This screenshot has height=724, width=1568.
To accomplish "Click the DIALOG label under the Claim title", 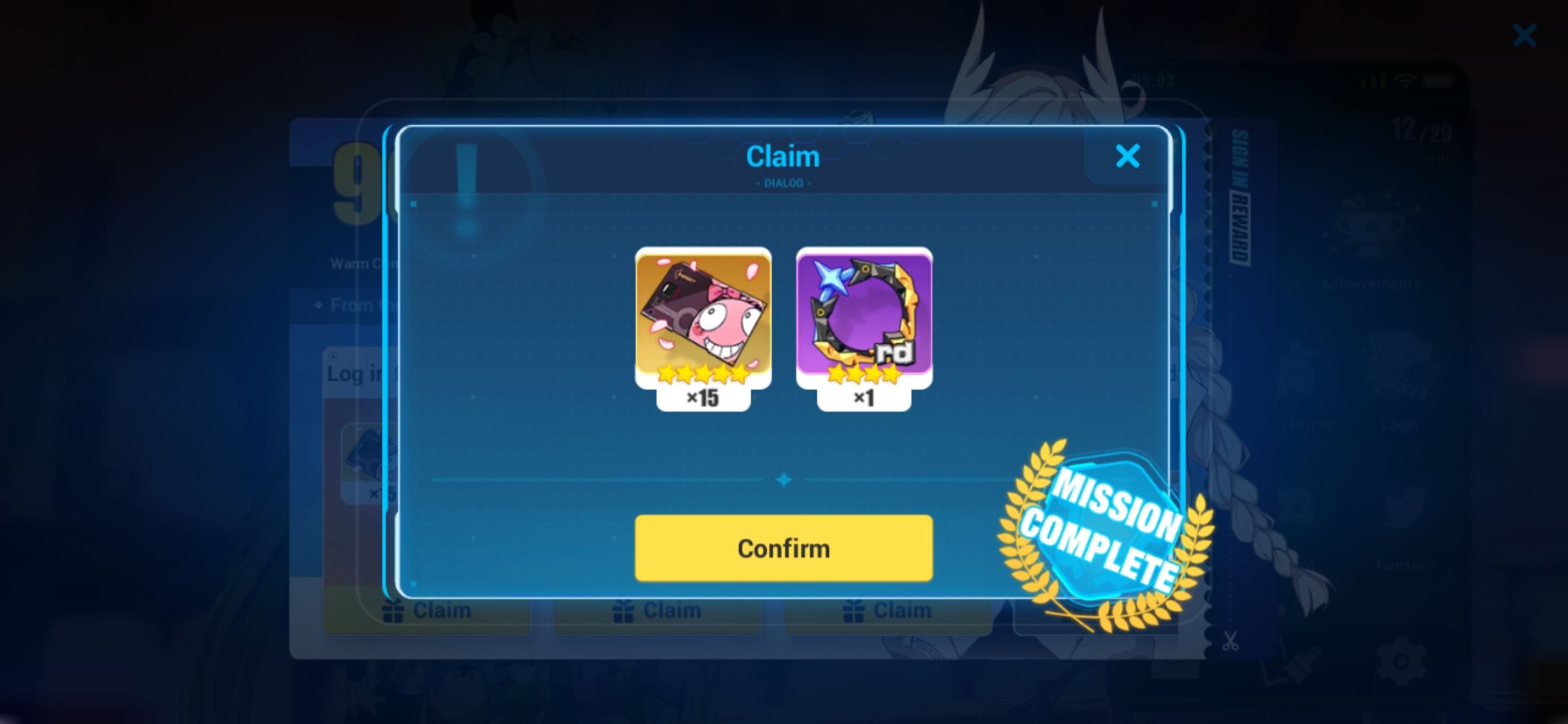I will pos(783,182).
